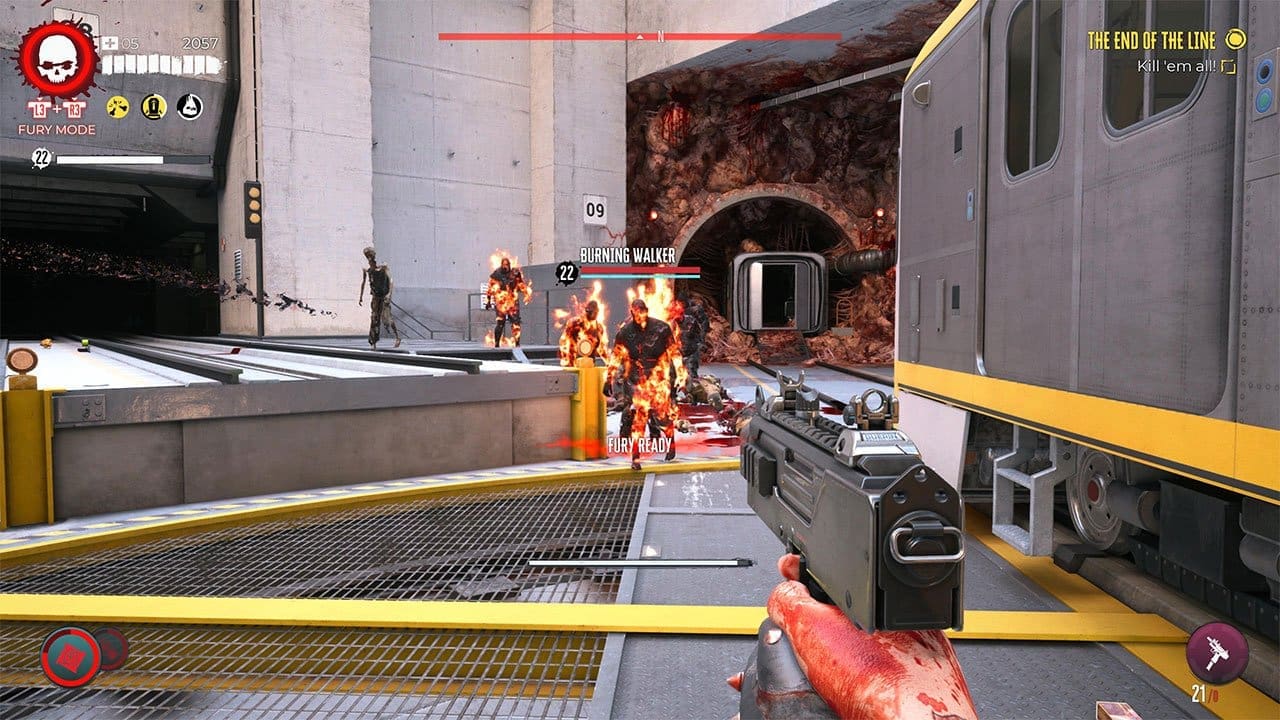Select the white skull flame status icon
Viewport: 1280px width, 720px height.
(x=189, y=106)
